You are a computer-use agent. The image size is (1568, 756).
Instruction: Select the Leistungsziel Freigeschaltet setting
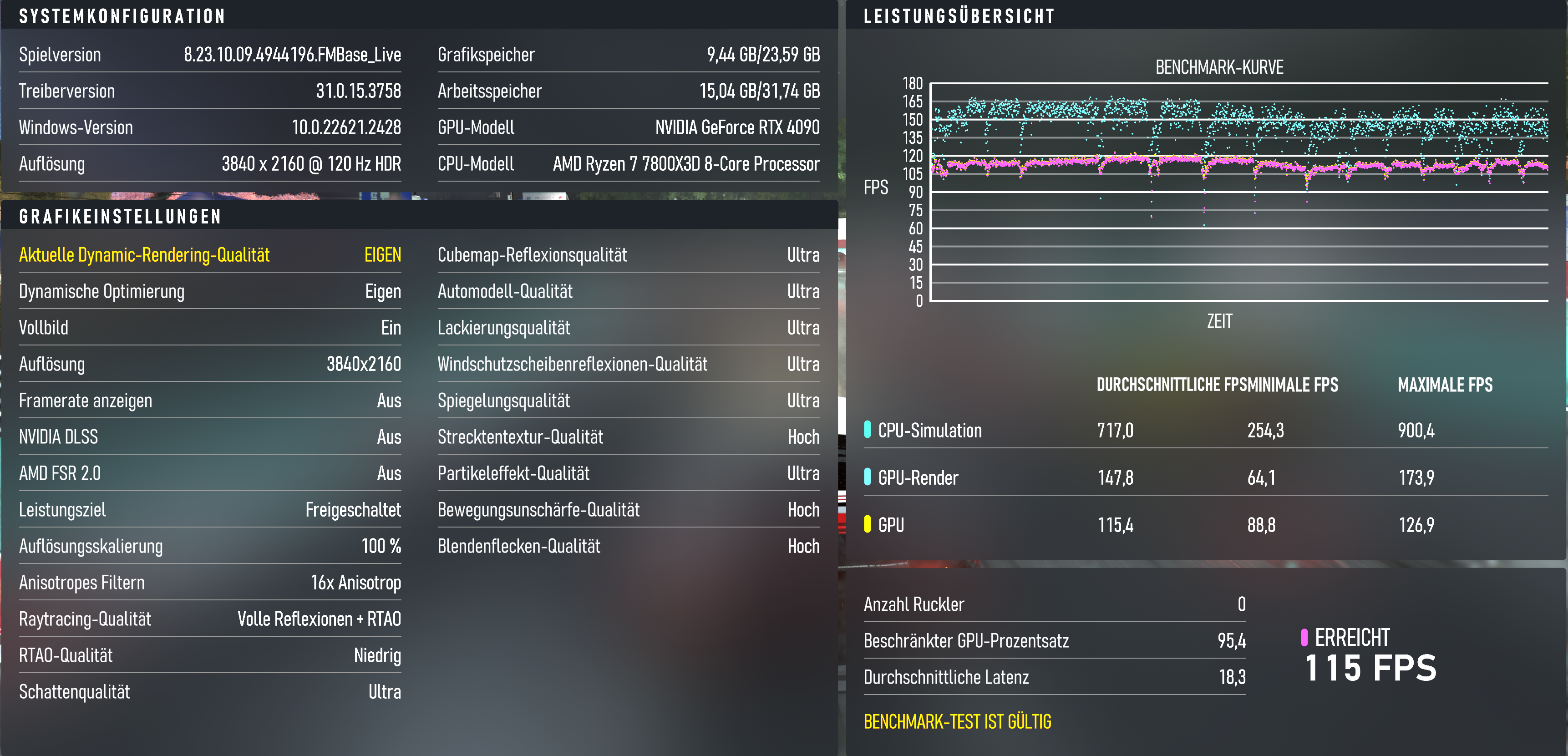(x=210, y=510)
